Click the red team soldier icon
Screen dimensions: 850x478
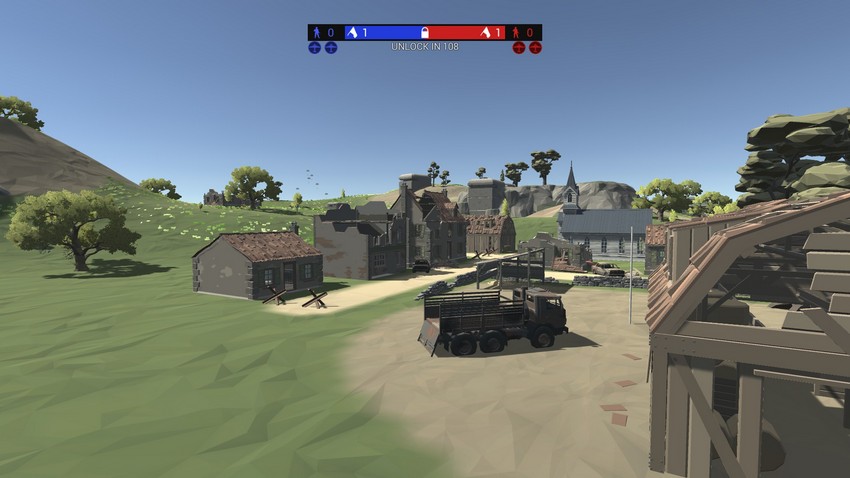click(517, 32)
